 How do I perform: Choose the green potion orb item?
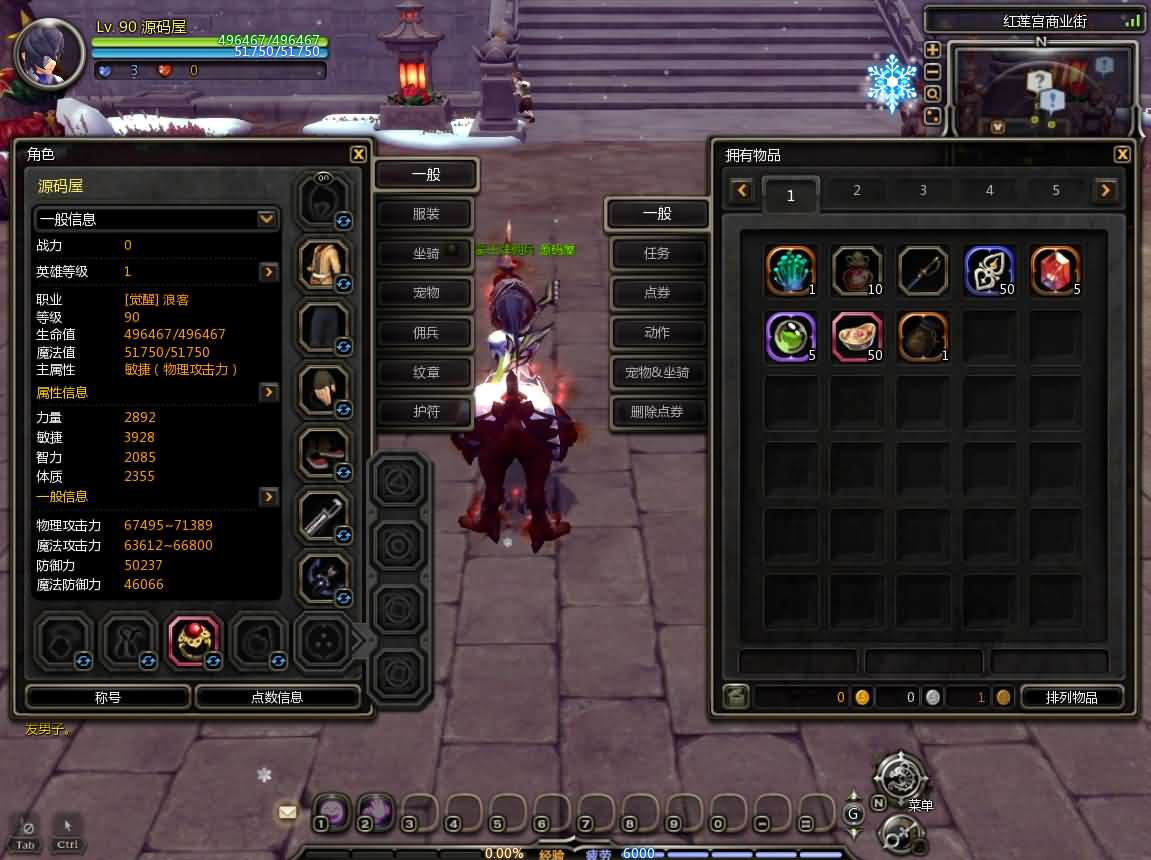790,336
